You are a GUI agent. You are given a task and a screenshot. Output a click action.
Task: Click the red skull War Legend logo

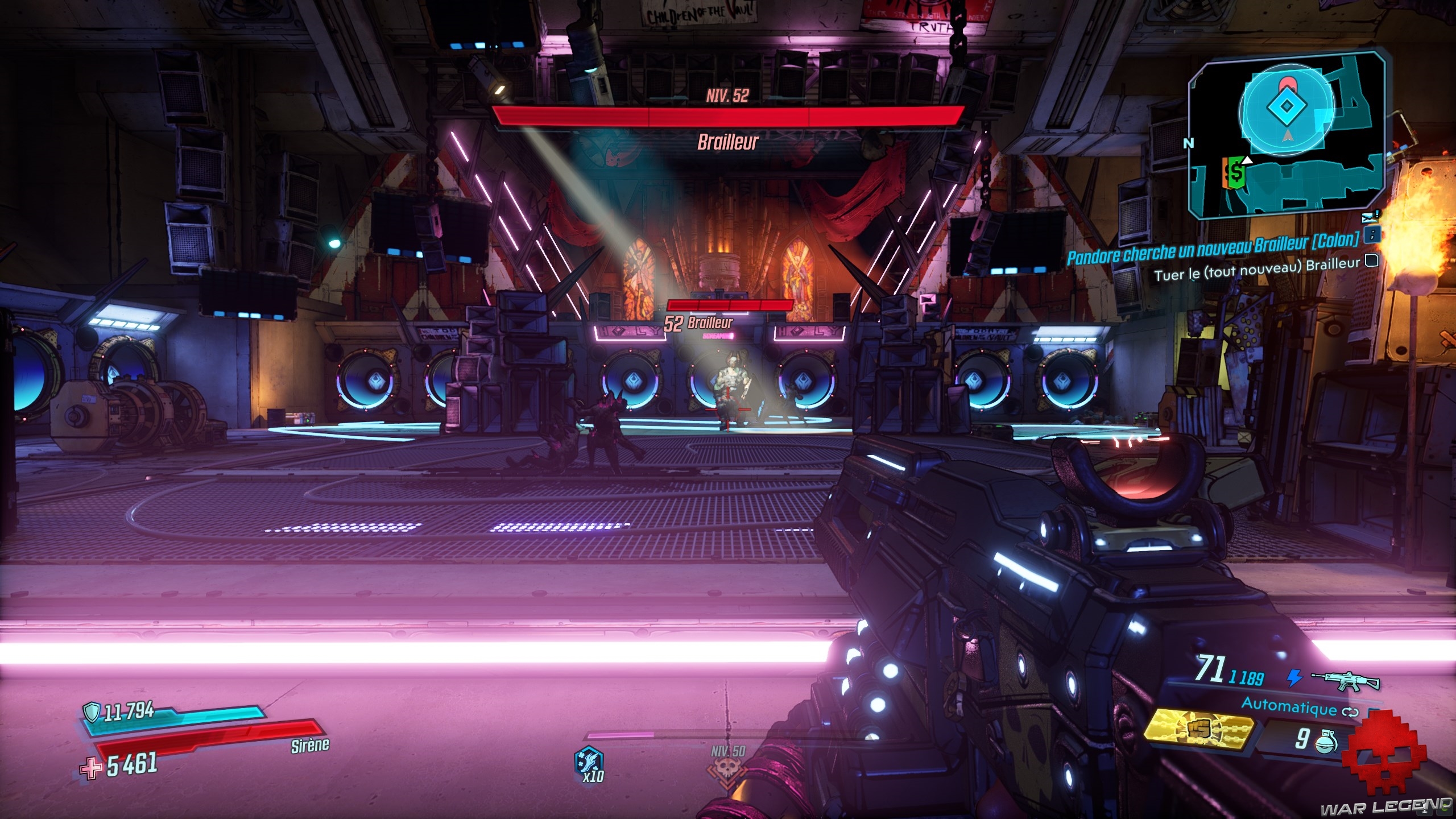(1383, 759)
